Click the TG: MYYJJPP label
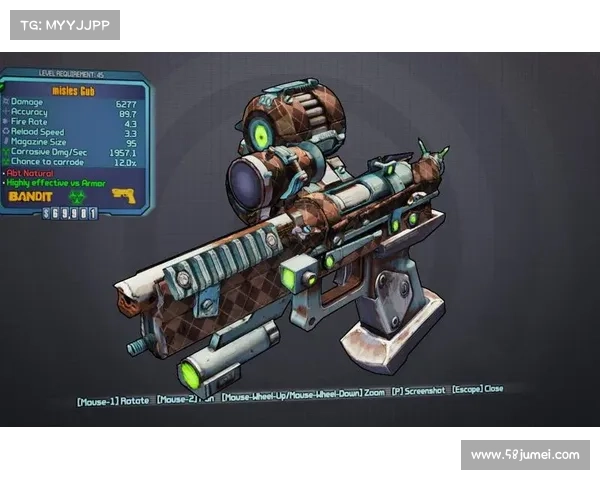Viewport: 600px width, 480px height. click(64, 24)
